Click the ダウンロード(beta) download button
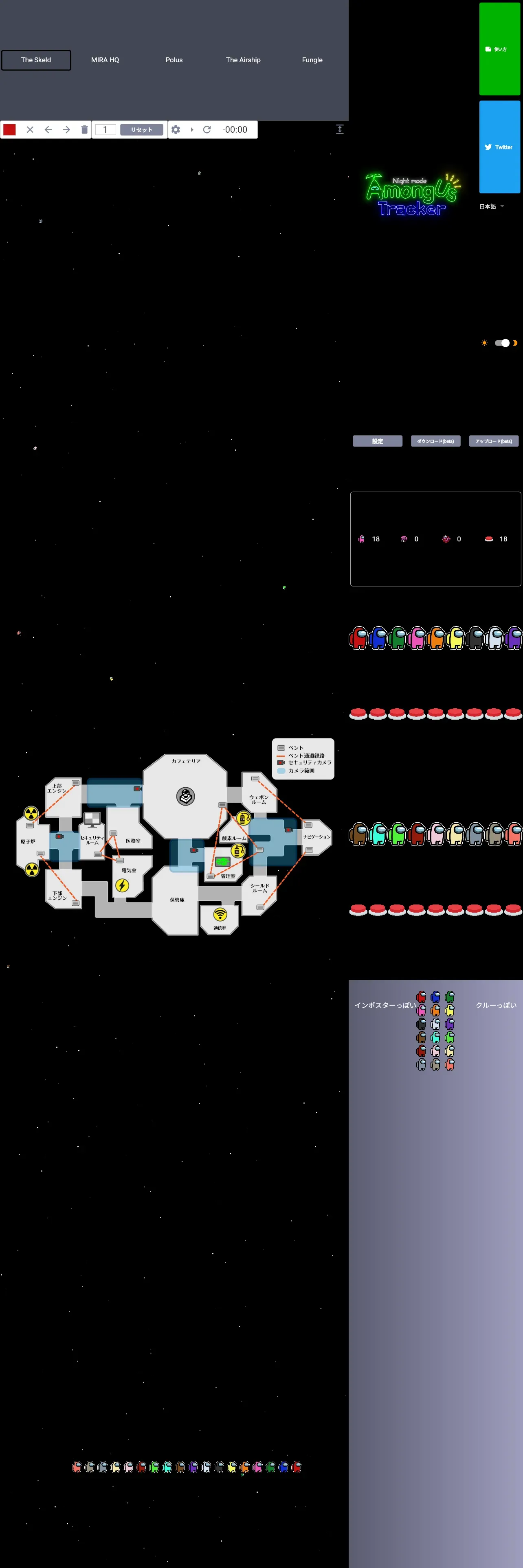The width and height of the screenshot is (523, 1568). click(x=435, y=441)
